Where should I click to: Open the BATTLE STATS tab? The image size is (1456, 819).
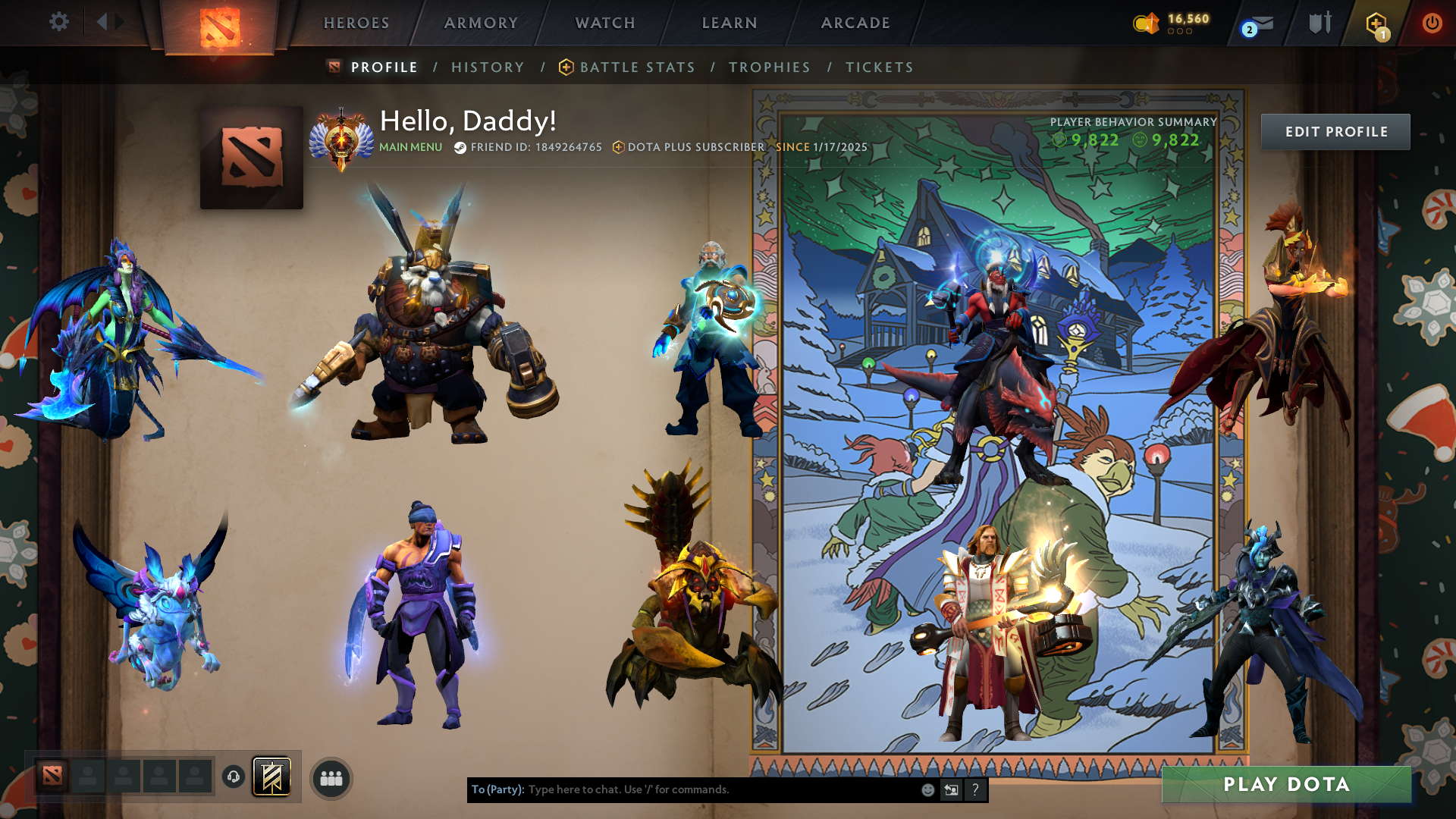tap(637, 67)
